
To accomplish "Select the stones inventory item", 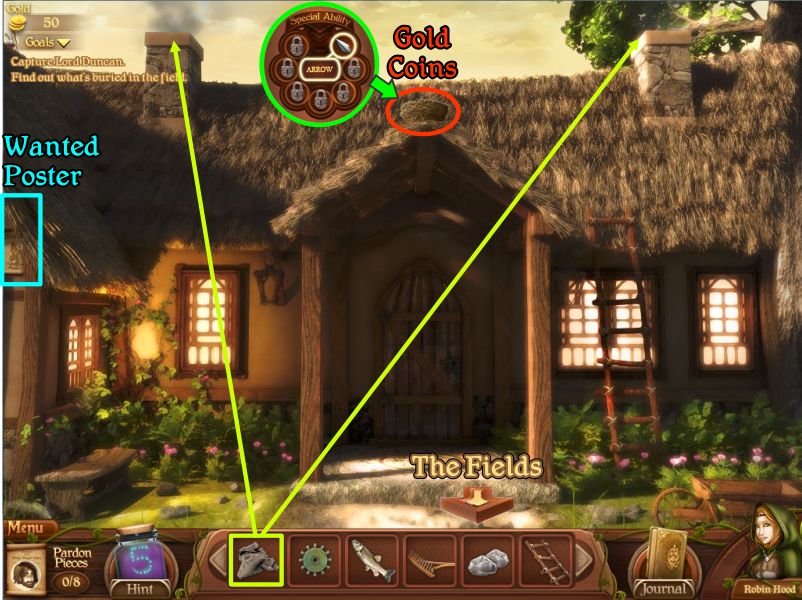I will 489,561.
